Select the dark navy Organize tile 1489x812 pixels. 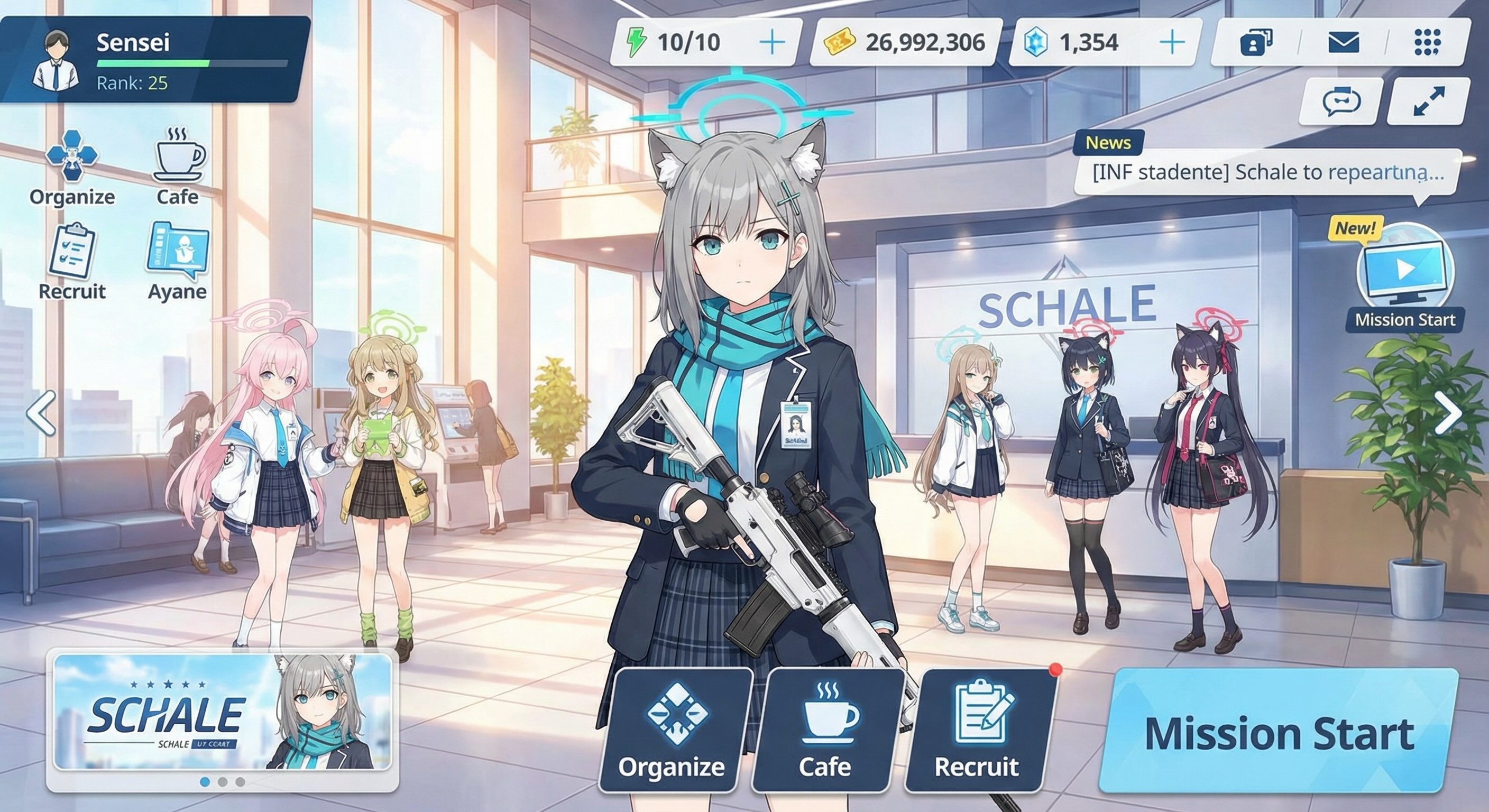[672, 731]
